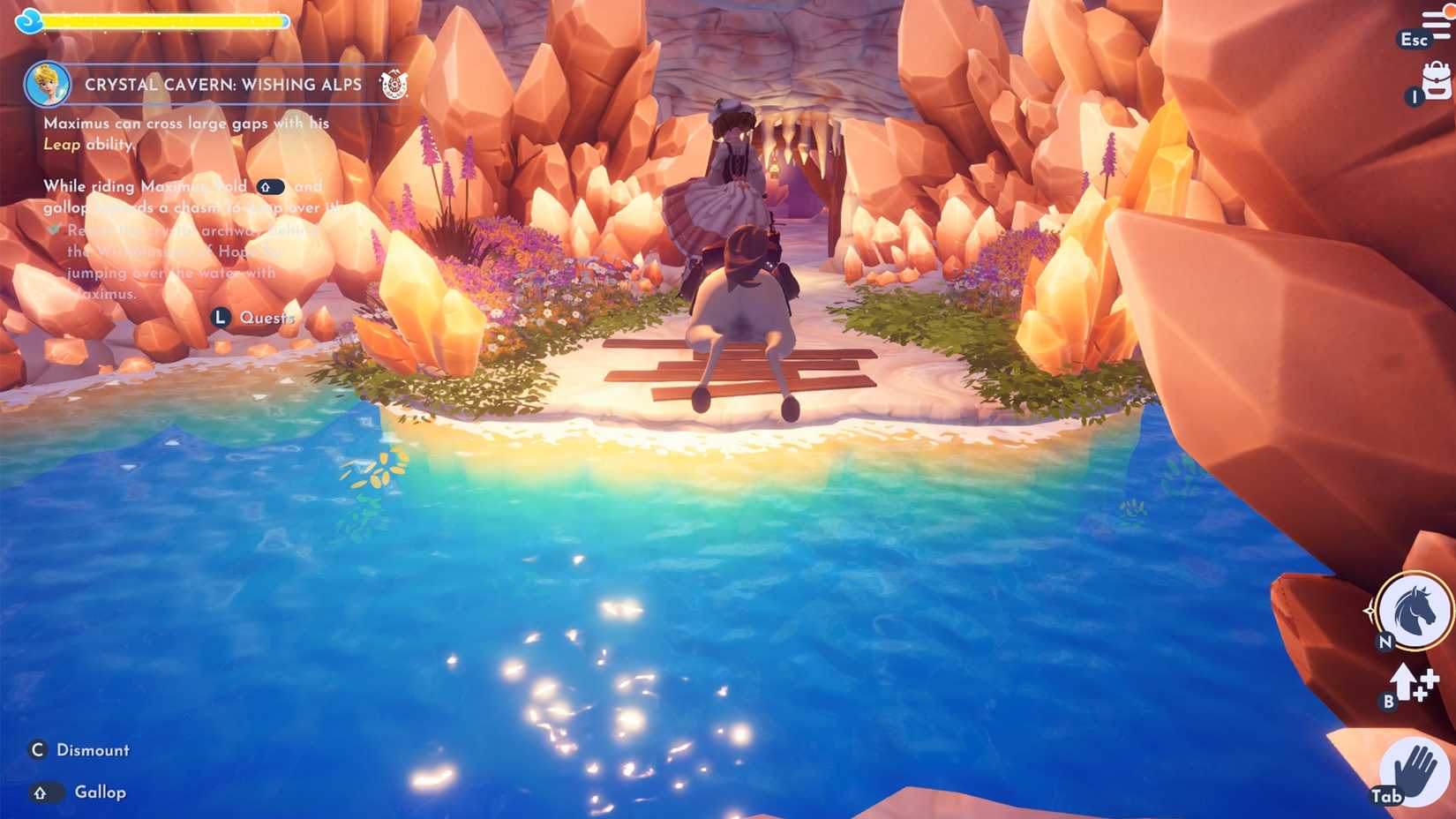Image resolution: width=1456 pixels, height=819 pixels.
Task: Click the compass diamond marker beside the horse circle
Action: (1370, 611)
